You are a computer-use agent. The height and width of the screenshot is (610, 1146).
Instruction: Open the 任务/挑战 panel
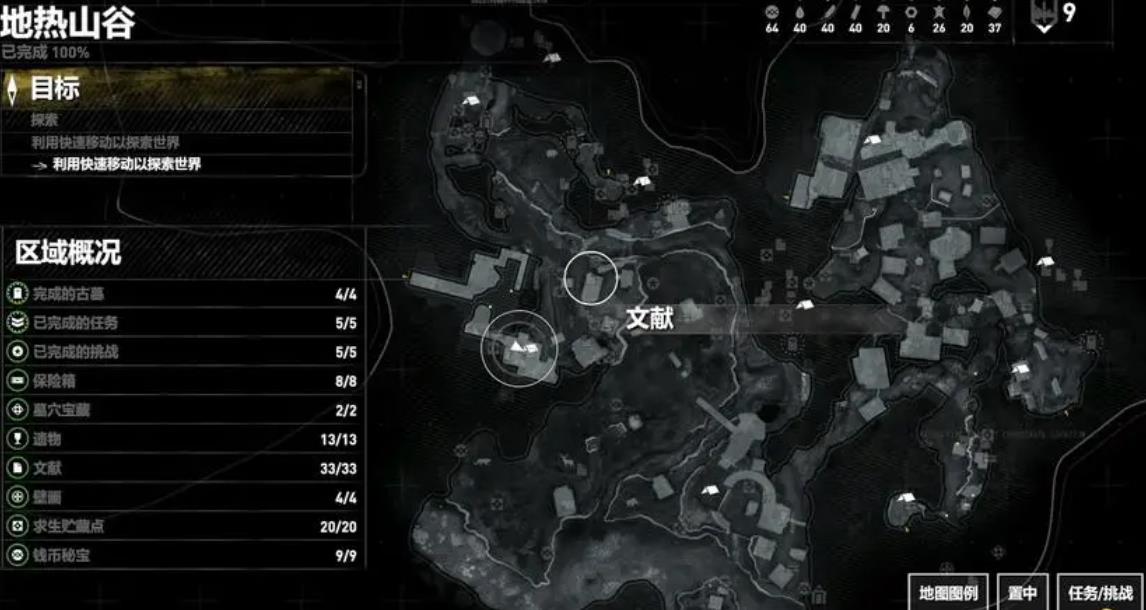pyautogui.click(x=1100, y=593)
